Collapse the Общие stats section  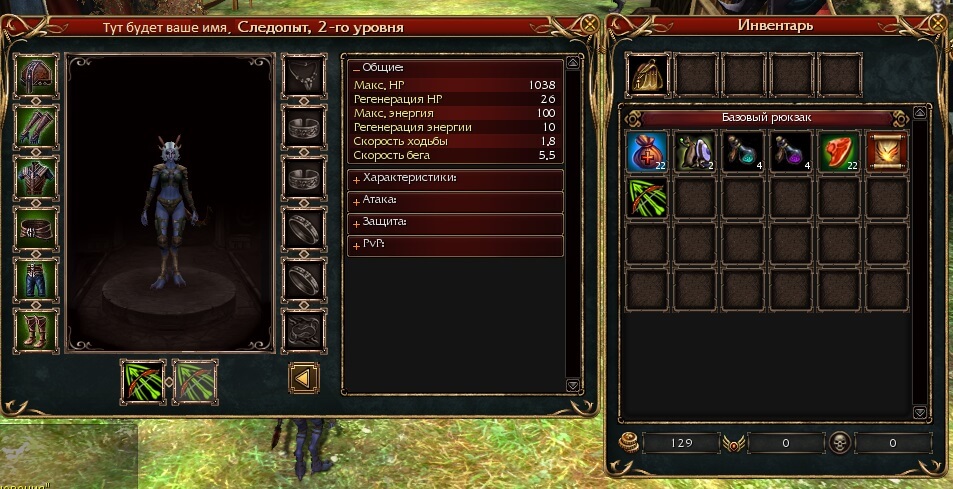pyautogui.click(x=356, y=67)
